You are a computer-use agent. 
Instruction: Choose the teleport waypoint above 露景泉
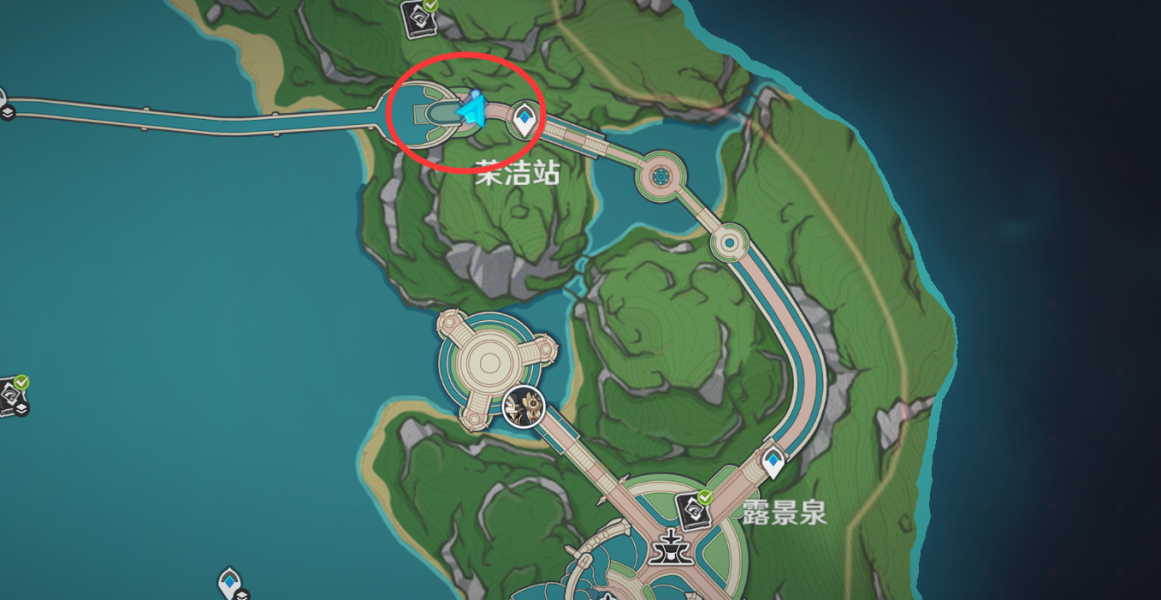[773, 463]
